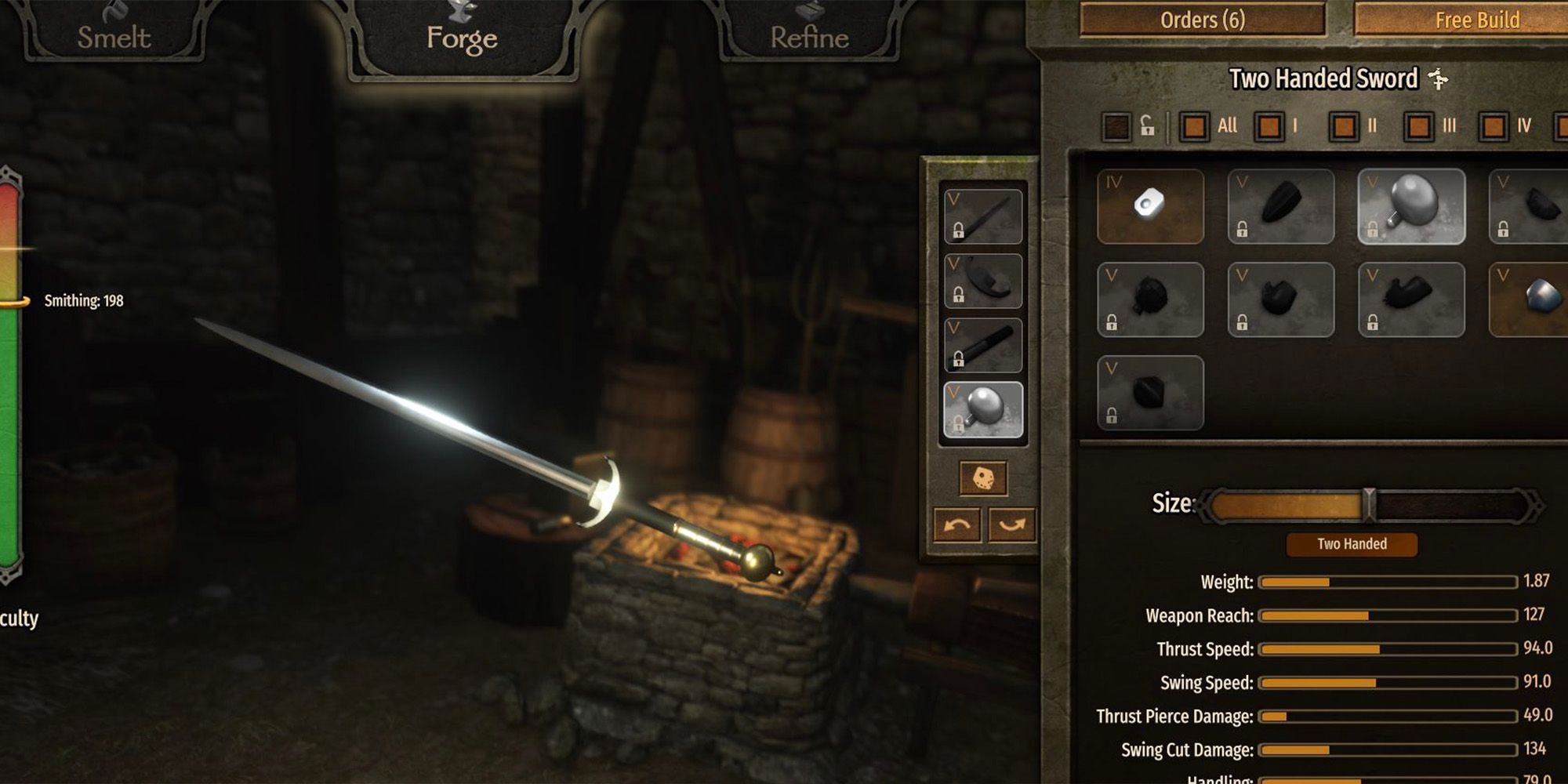Toggle the tier III filter checkbox

pyautogui.click(x=1418, y=126)
